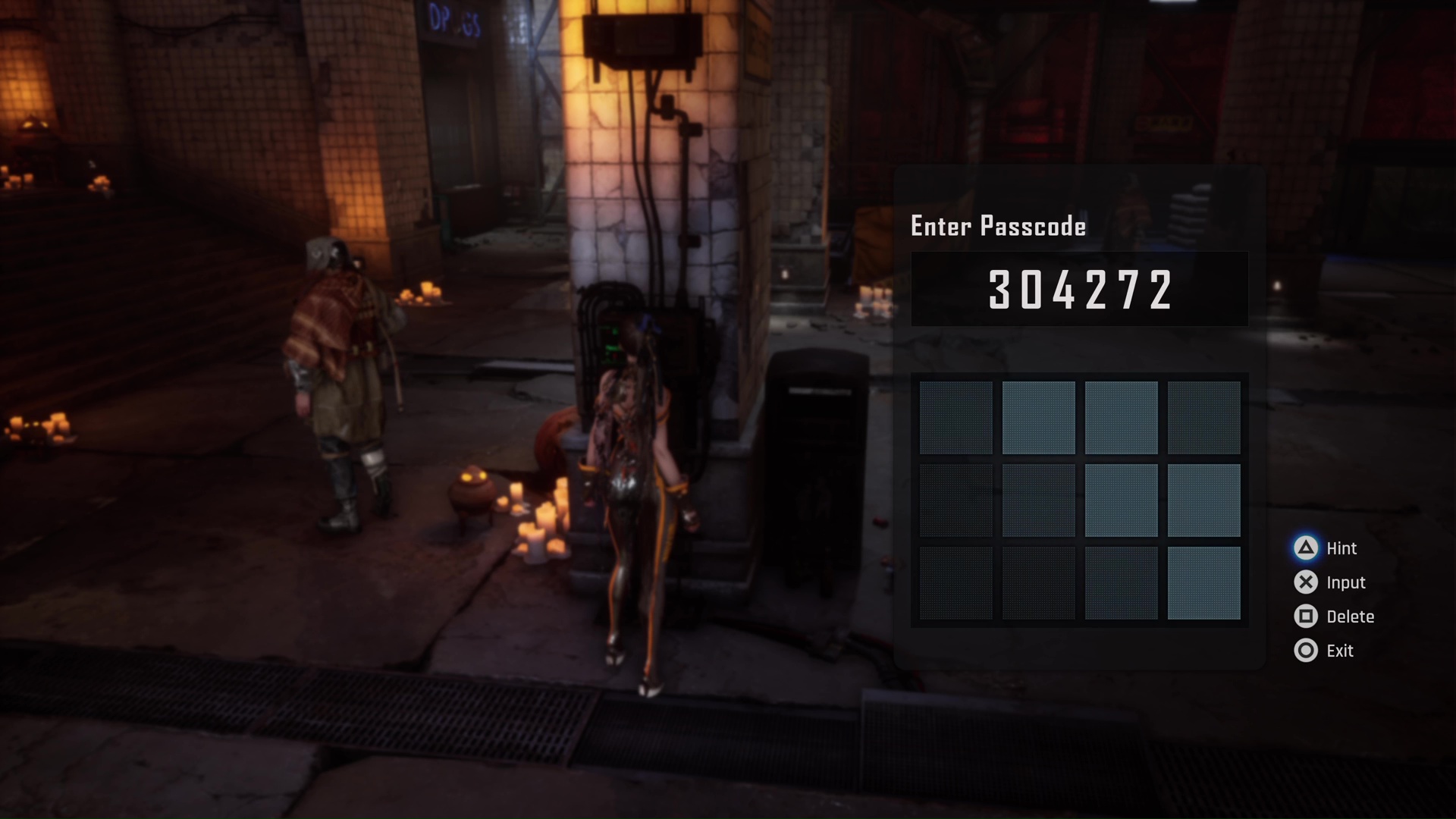Select the passcode field showing 304272
1456x819 pixels.
pos(1079,289)
